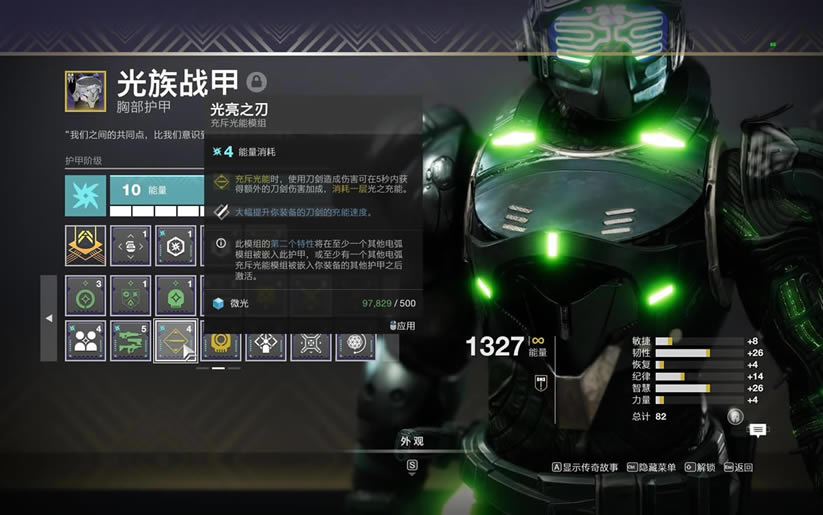The height and width of the screenshot is (515, 823).
Task: Open the 外观 appearance section
Action: coord(411,441)
